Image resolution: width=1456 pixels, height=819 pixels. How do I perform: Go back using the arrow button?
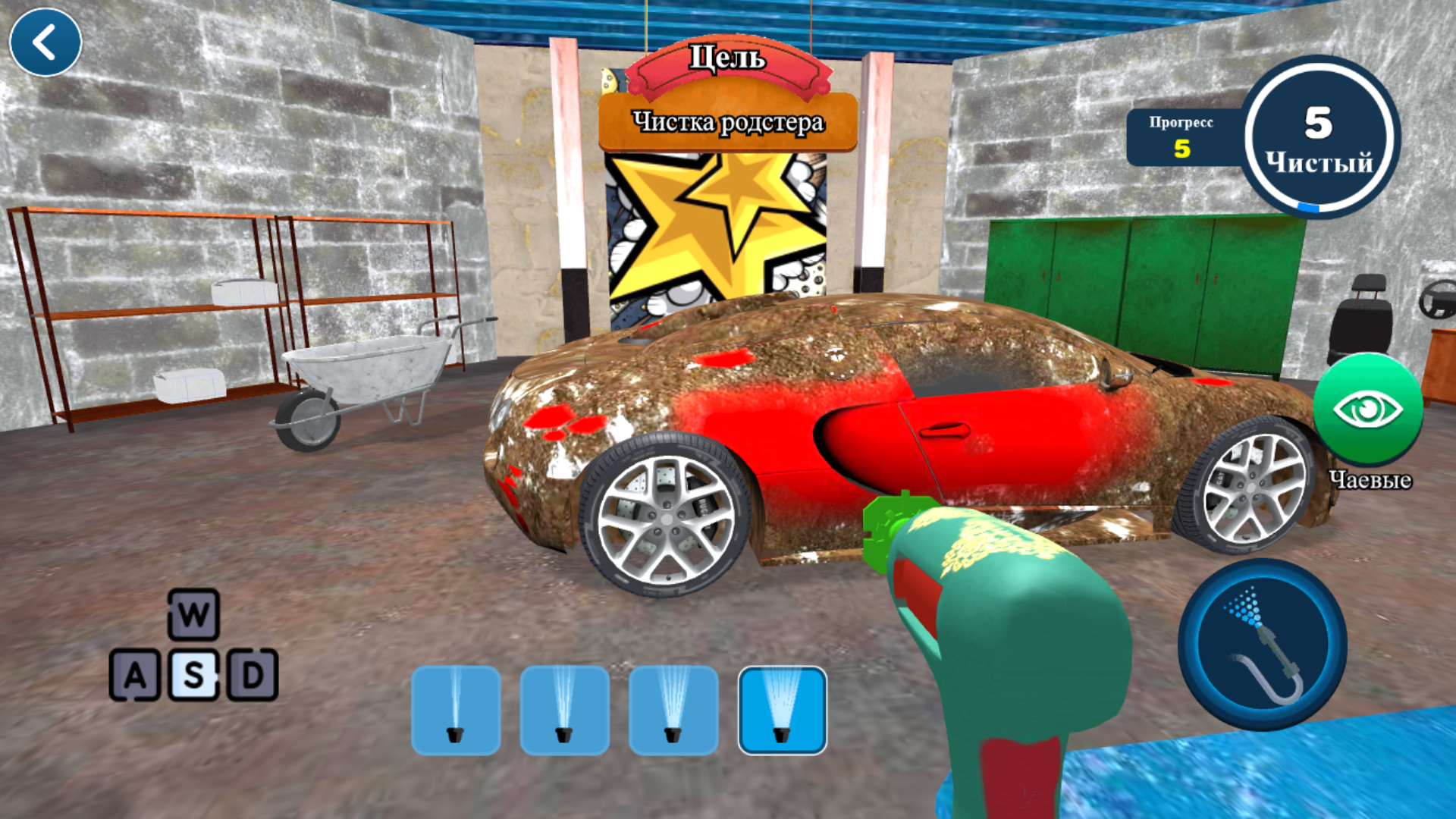click(45, 43)
